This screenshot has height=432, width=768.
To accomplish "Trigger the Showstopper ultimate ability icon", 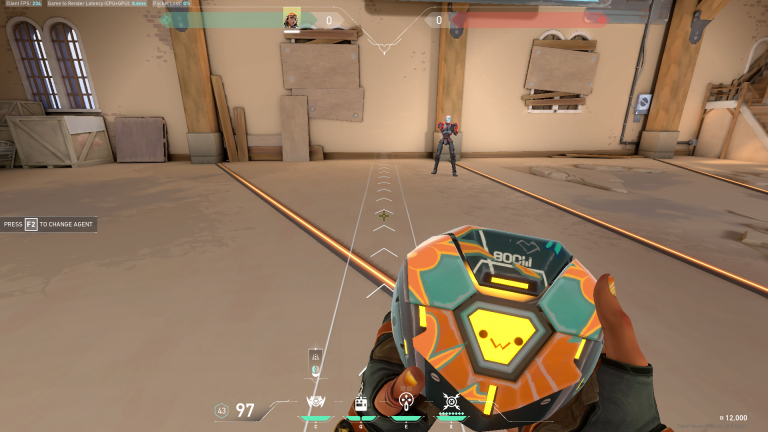I will (x=451, y=403).
